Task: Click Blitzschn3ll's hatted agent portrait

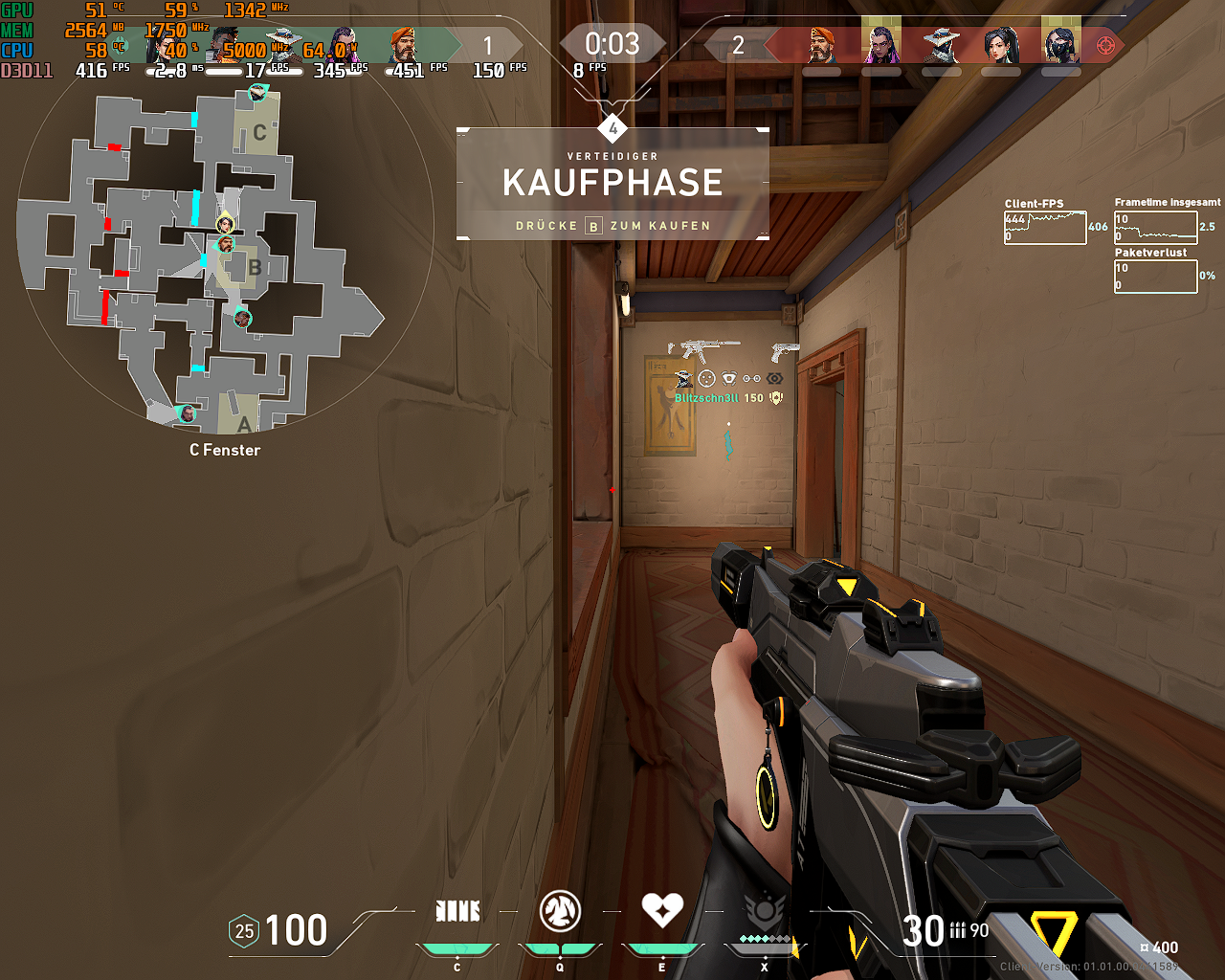Action: tap(683, 379)
